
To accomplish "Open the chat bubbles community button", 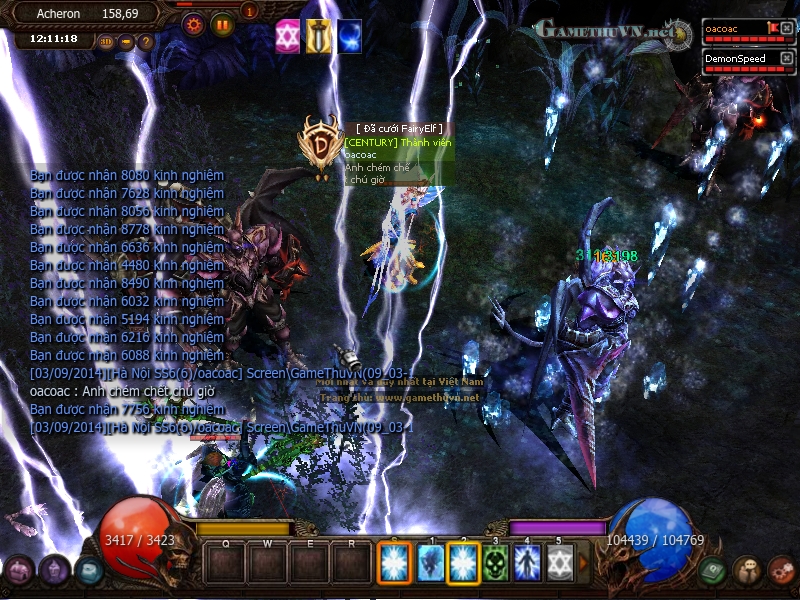I will [746, 570].
